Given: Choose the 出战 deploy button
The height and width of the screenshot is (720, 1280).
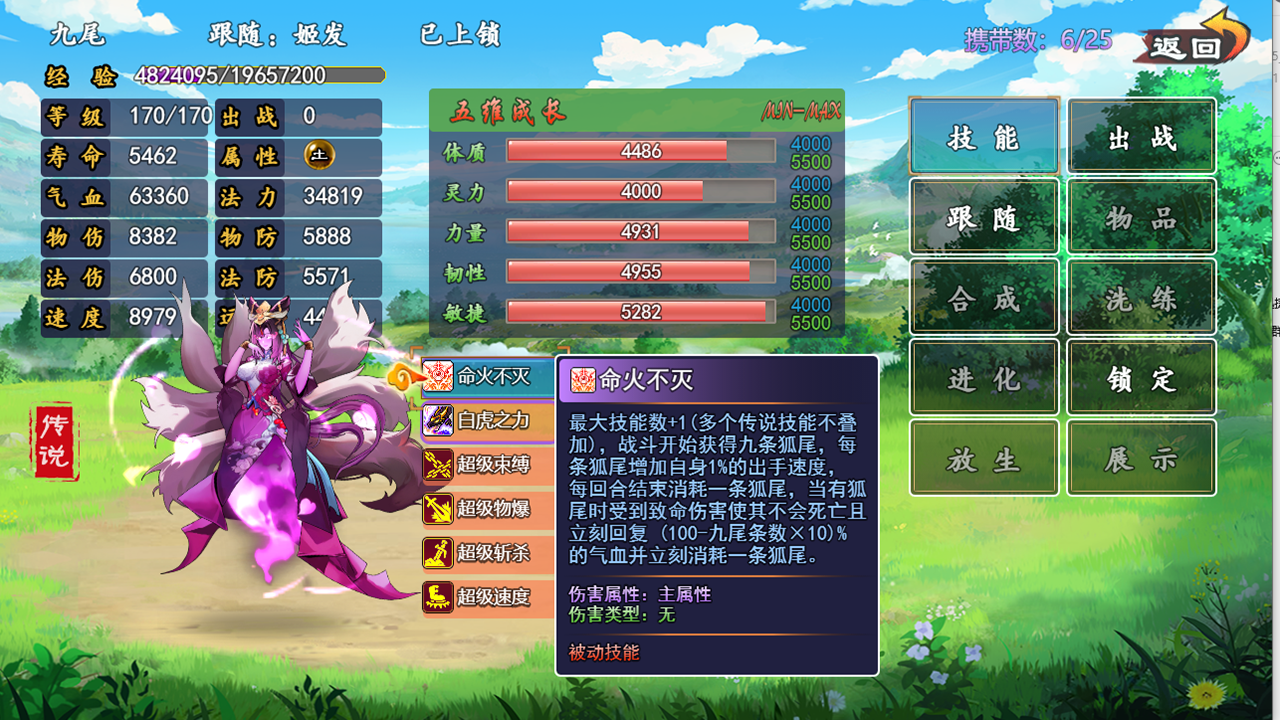Looking at the screenshot, I should tap(1141, 137).
